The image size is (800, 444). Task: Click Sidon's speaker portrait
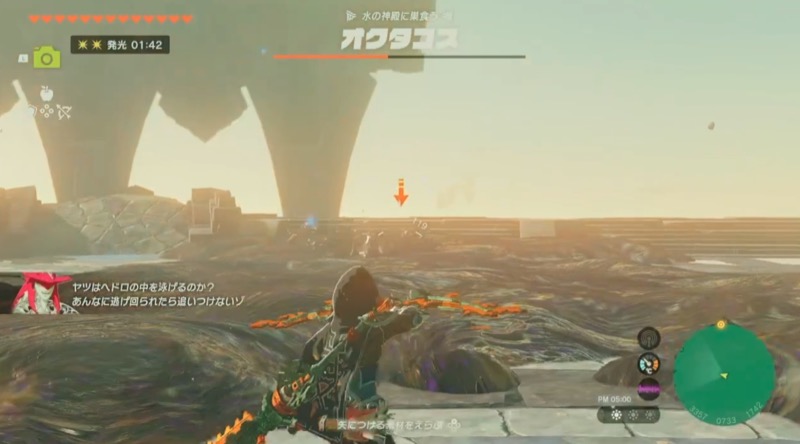tap(41, 293)
